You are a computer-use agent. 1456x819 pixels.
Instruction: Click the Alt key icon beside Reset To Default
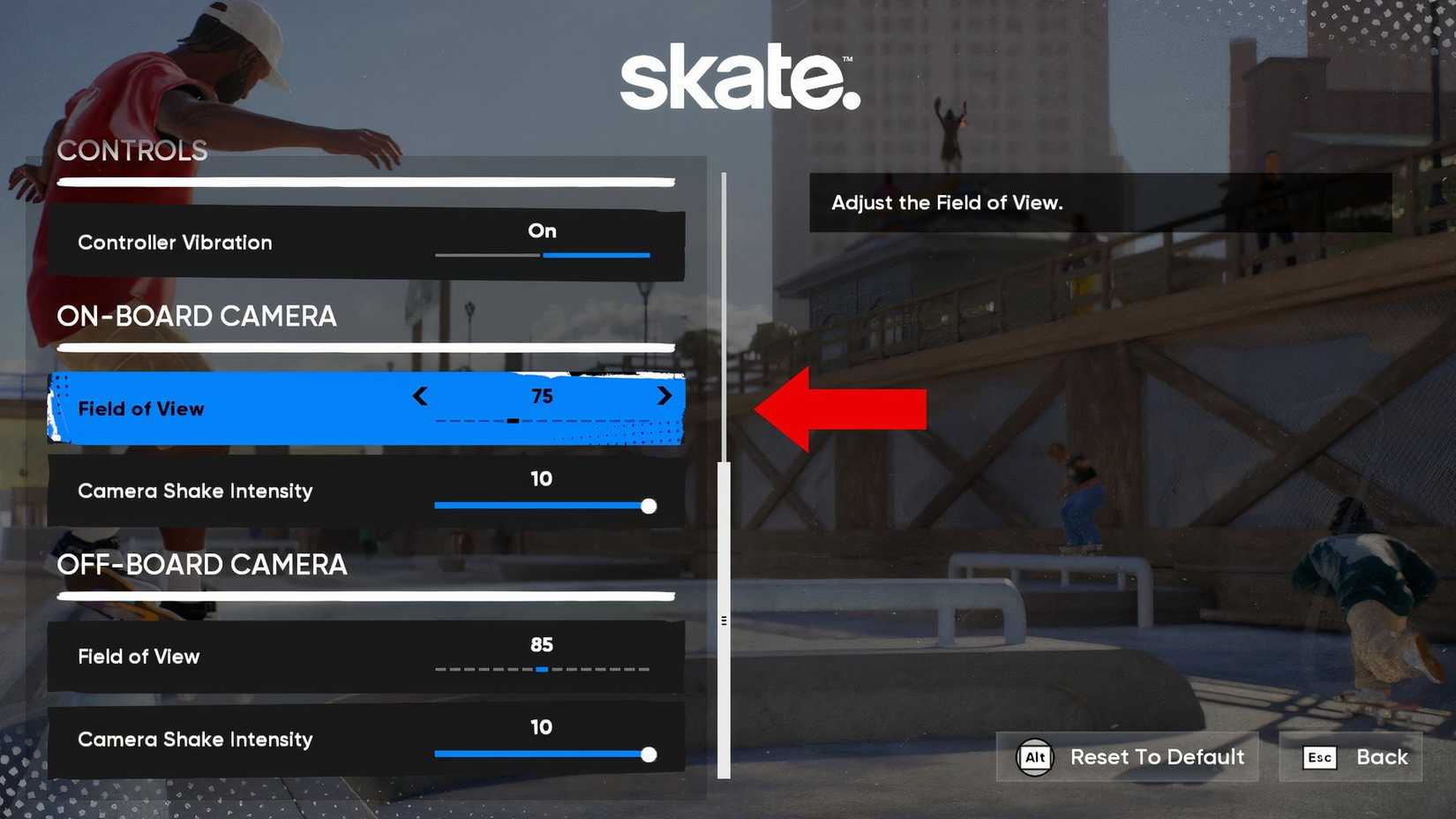tap(1035, 756)
